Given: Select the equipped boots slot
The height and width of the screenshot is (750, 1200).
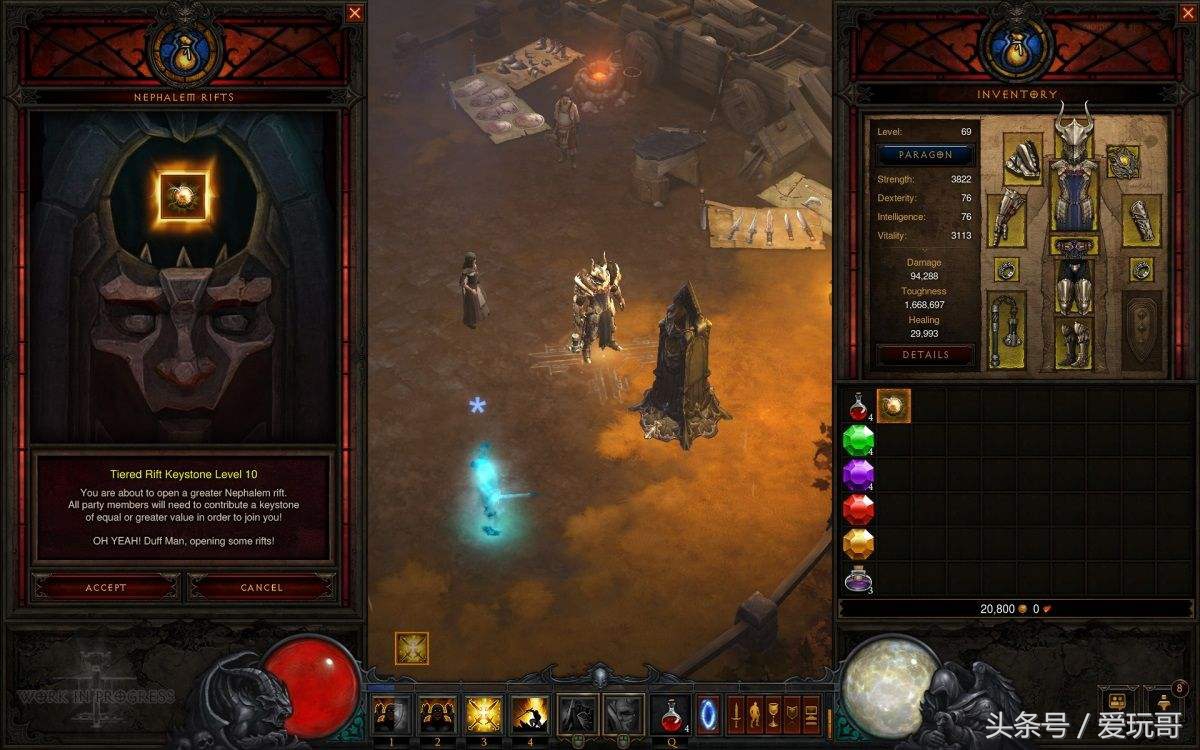Looking at the screenshot, I should (x=1074, y=342).
